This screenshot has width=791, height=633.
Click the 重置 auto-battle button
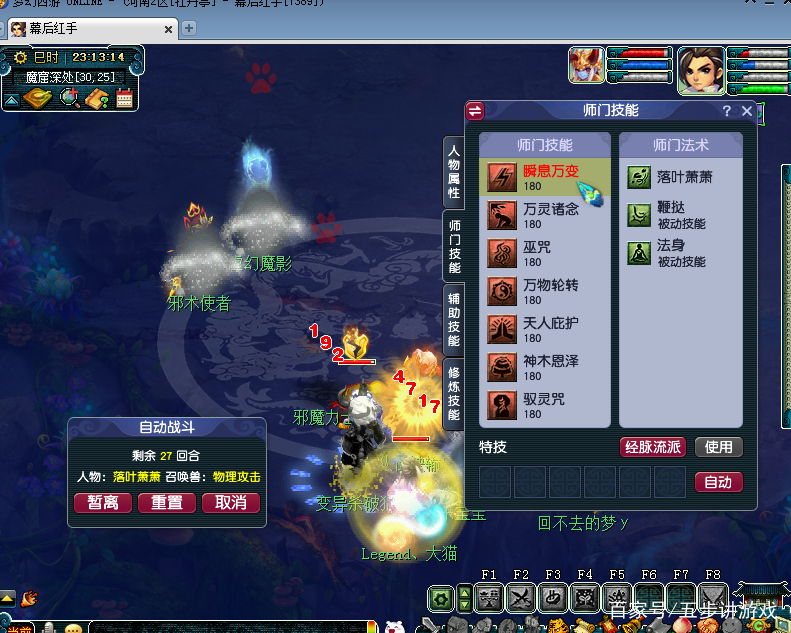tap(166, 502)
